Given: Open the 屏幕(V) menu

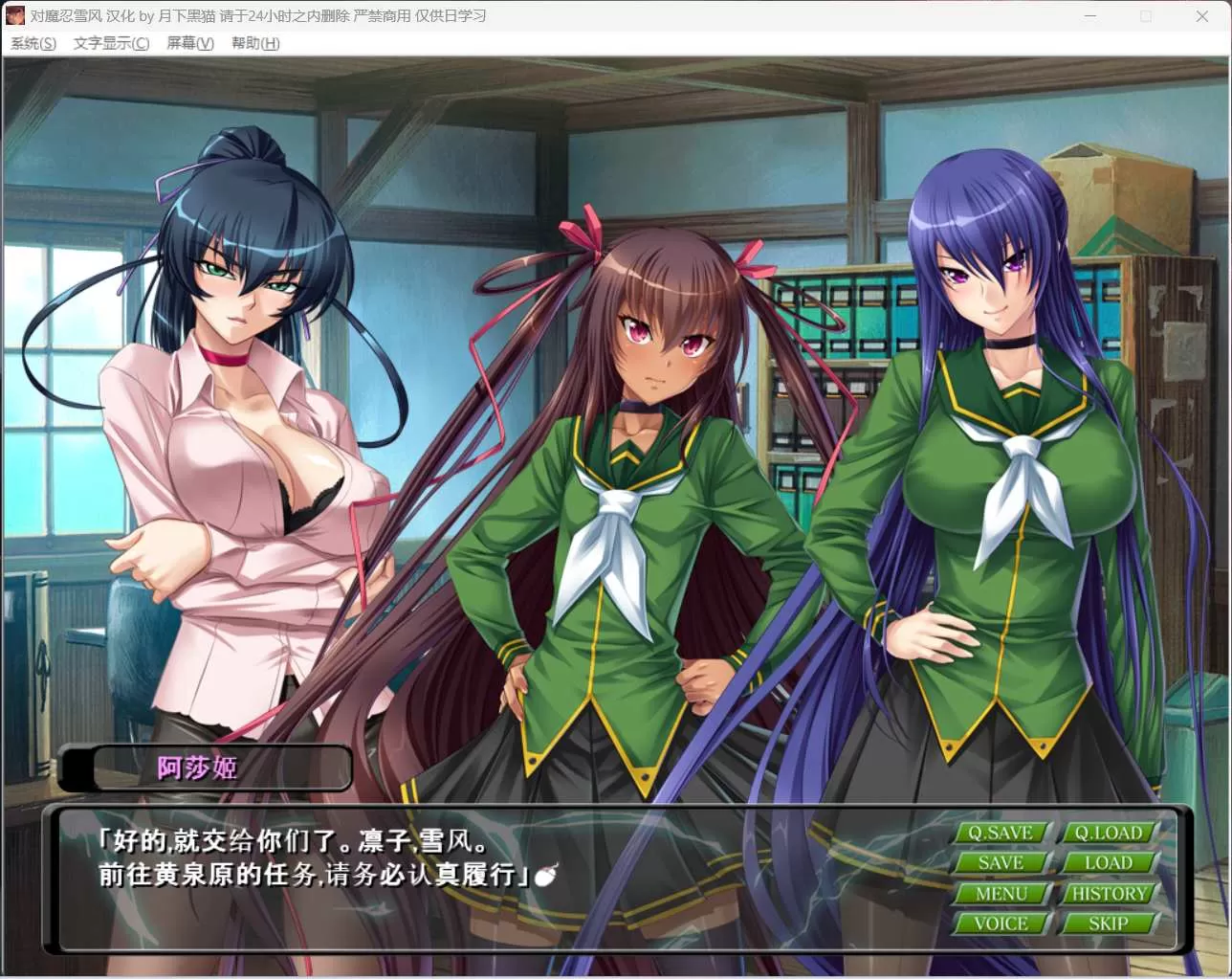Looking at the screenshot, I should pyautogui.click(x=188, y=43).
